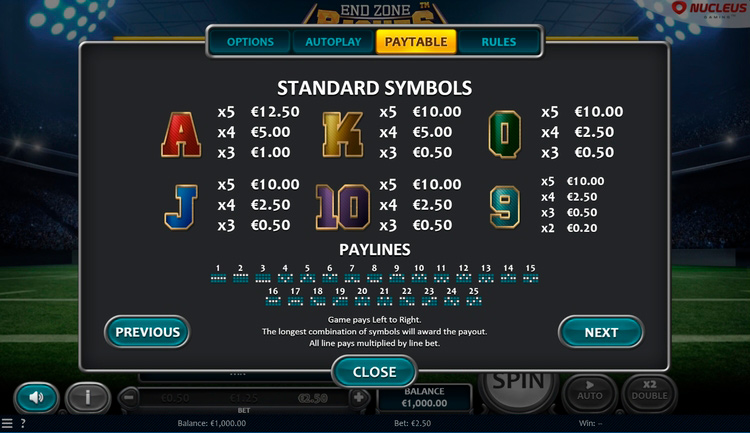Viewport: 750px width, 433px height.
Task: Advance with the Next button
Action: [x=601, y=332]
